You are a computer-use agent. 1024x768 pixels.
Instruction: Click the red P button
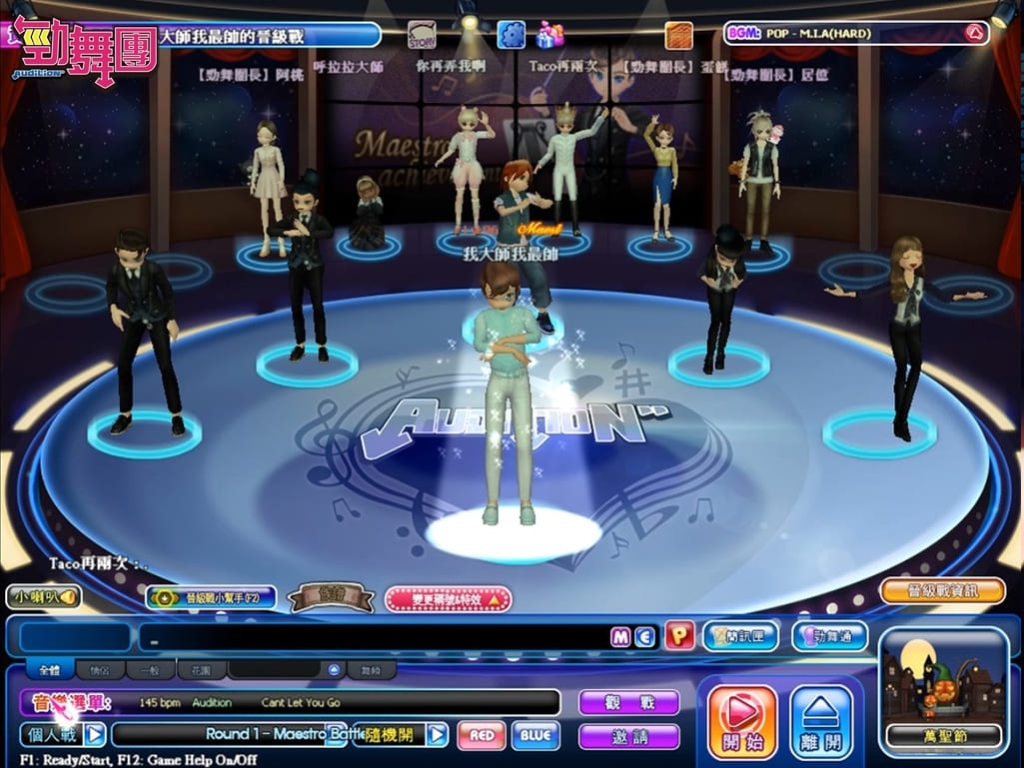click(x=679, y=636)
